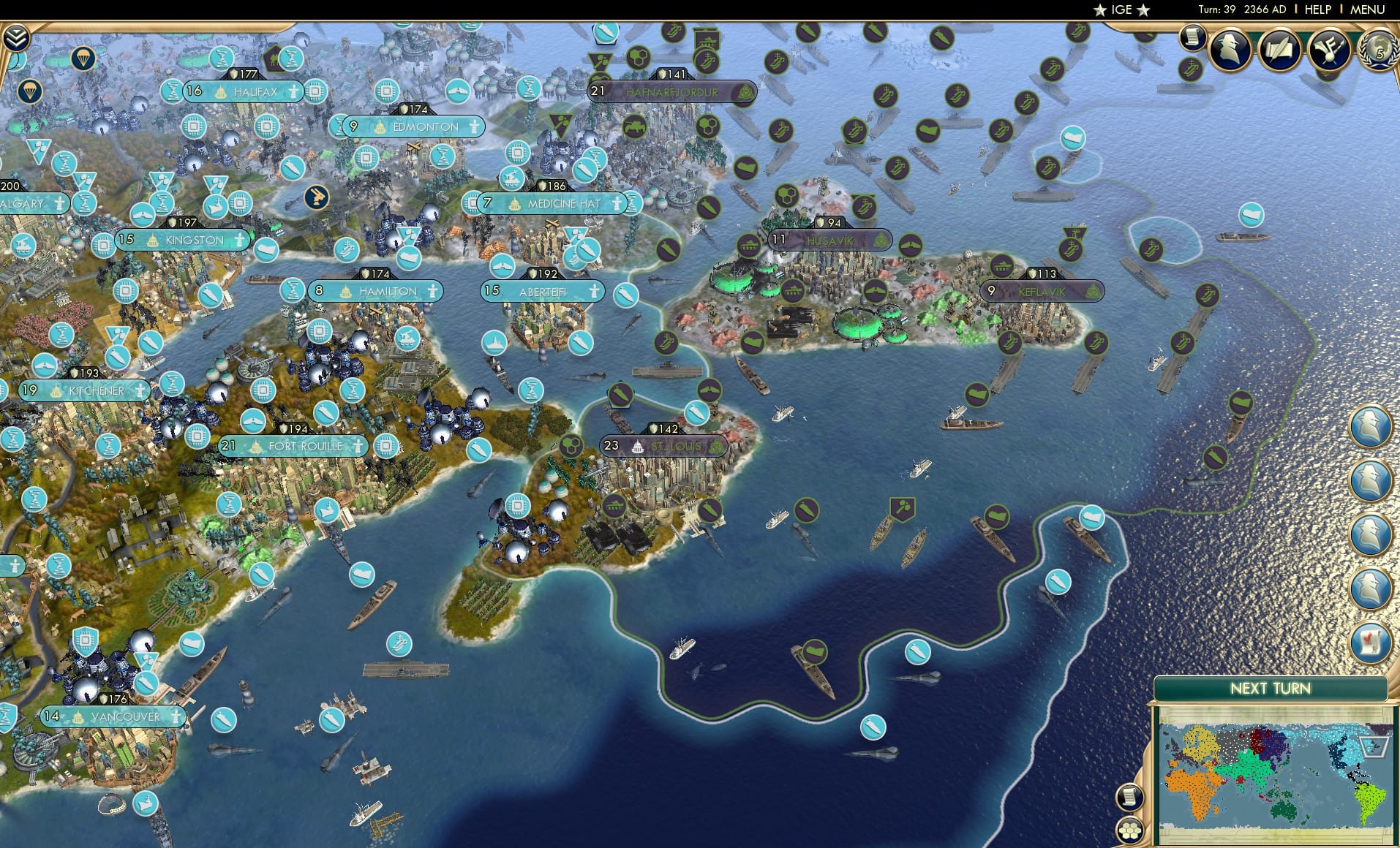This screenshot has height=848, width=1400.
Task: Open the MENU
Action: pyautogui.click(x=1366, y=10)
